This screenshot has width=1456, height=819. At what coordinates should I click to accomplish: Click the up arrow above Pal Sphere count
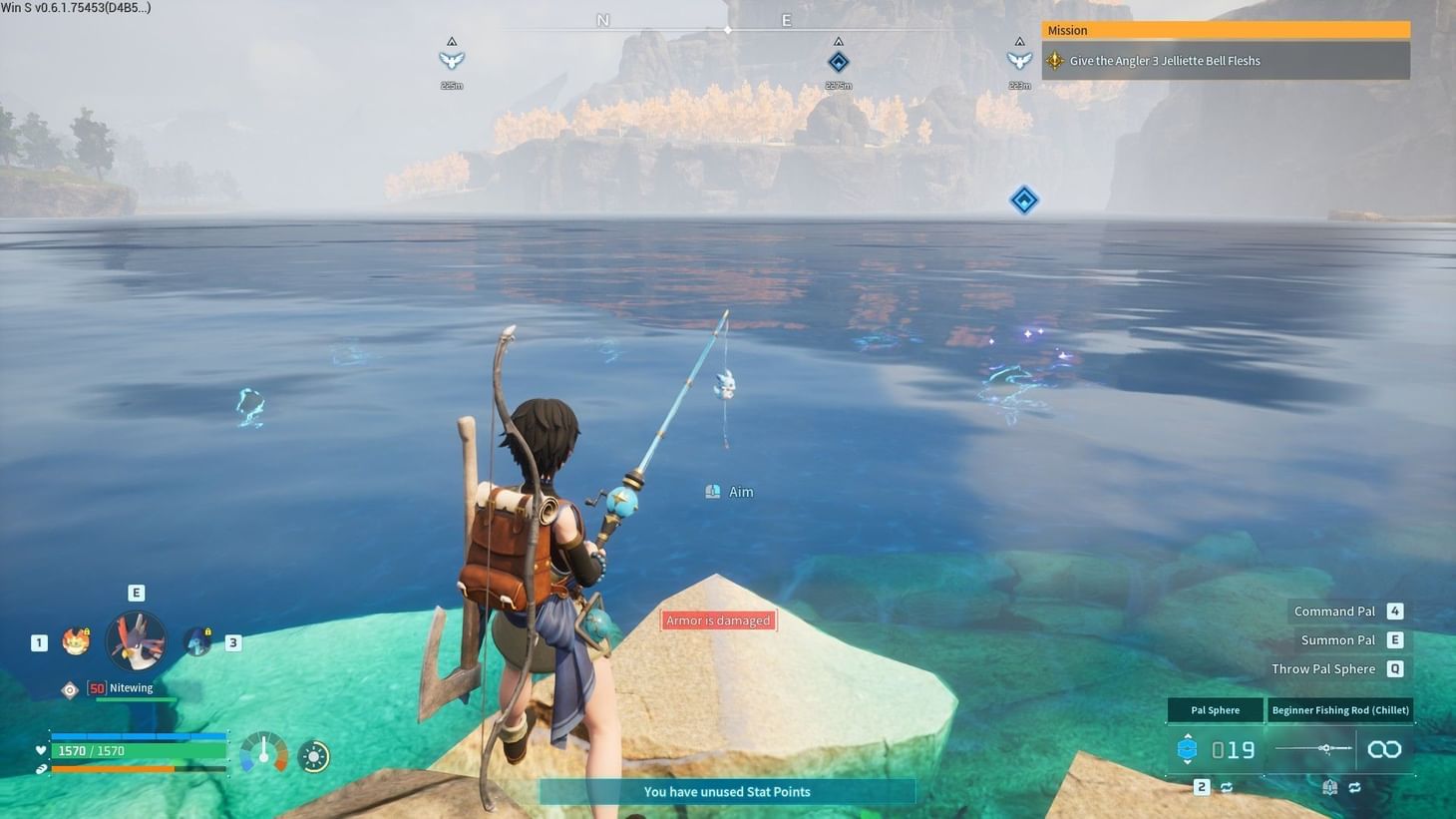point(1188,735)
